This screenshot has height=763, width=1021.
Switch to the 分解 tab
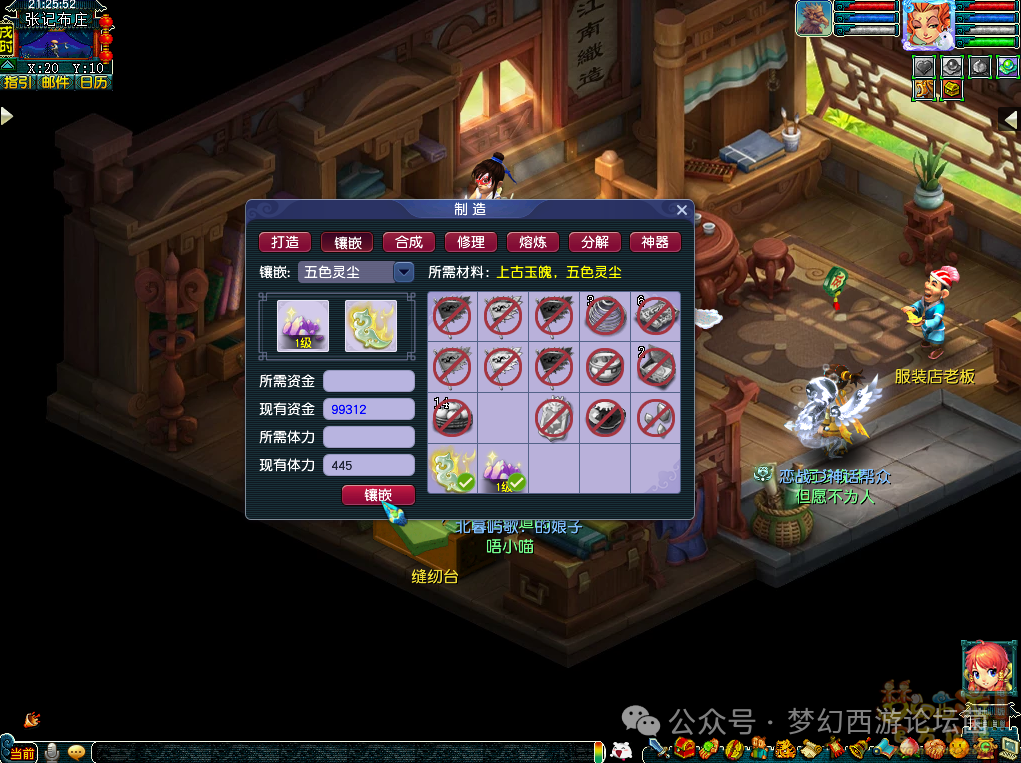pyautogui.click(x=595, y=242)
